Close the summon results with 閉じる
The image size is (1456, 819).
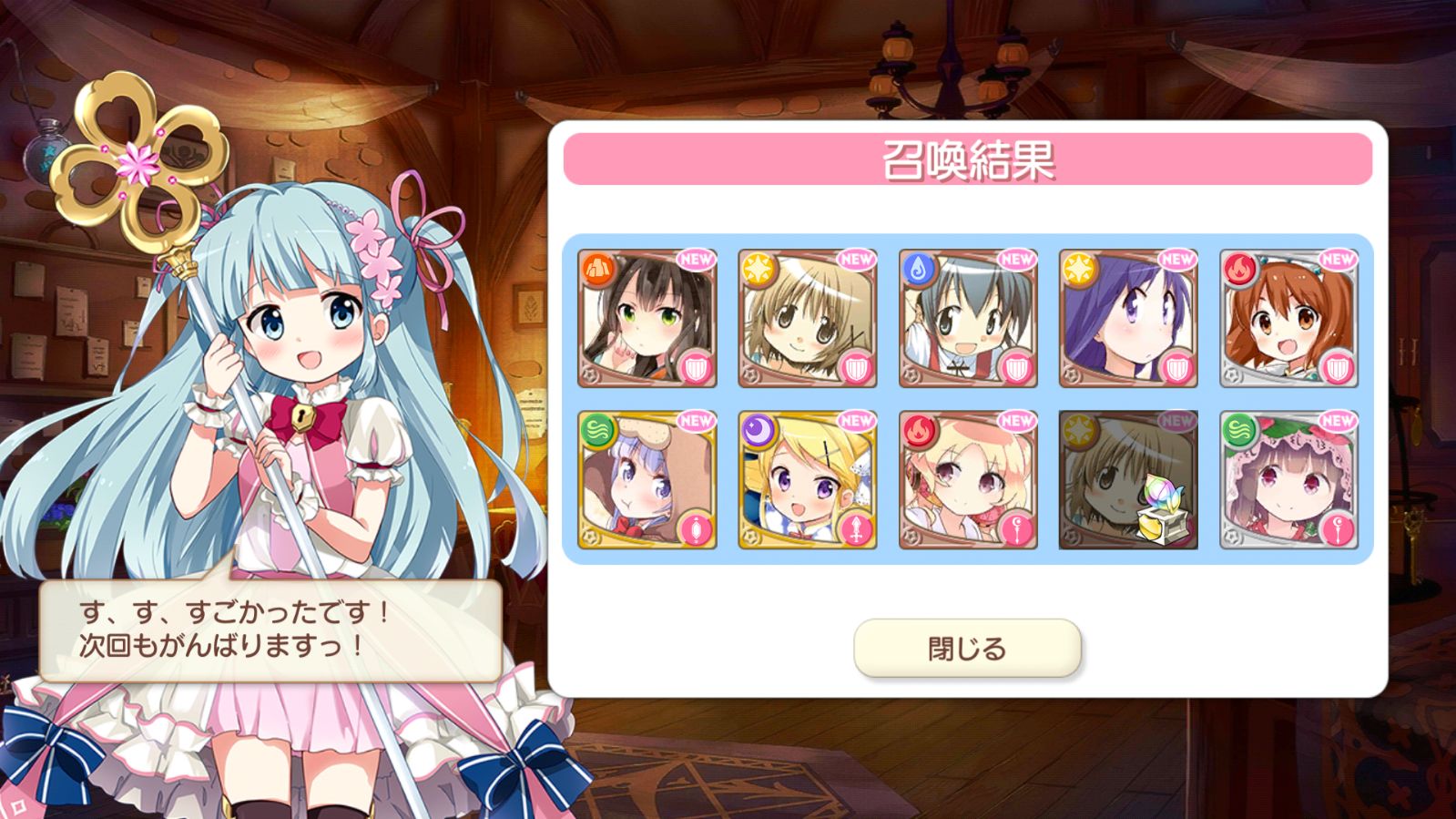coord(967,649)
